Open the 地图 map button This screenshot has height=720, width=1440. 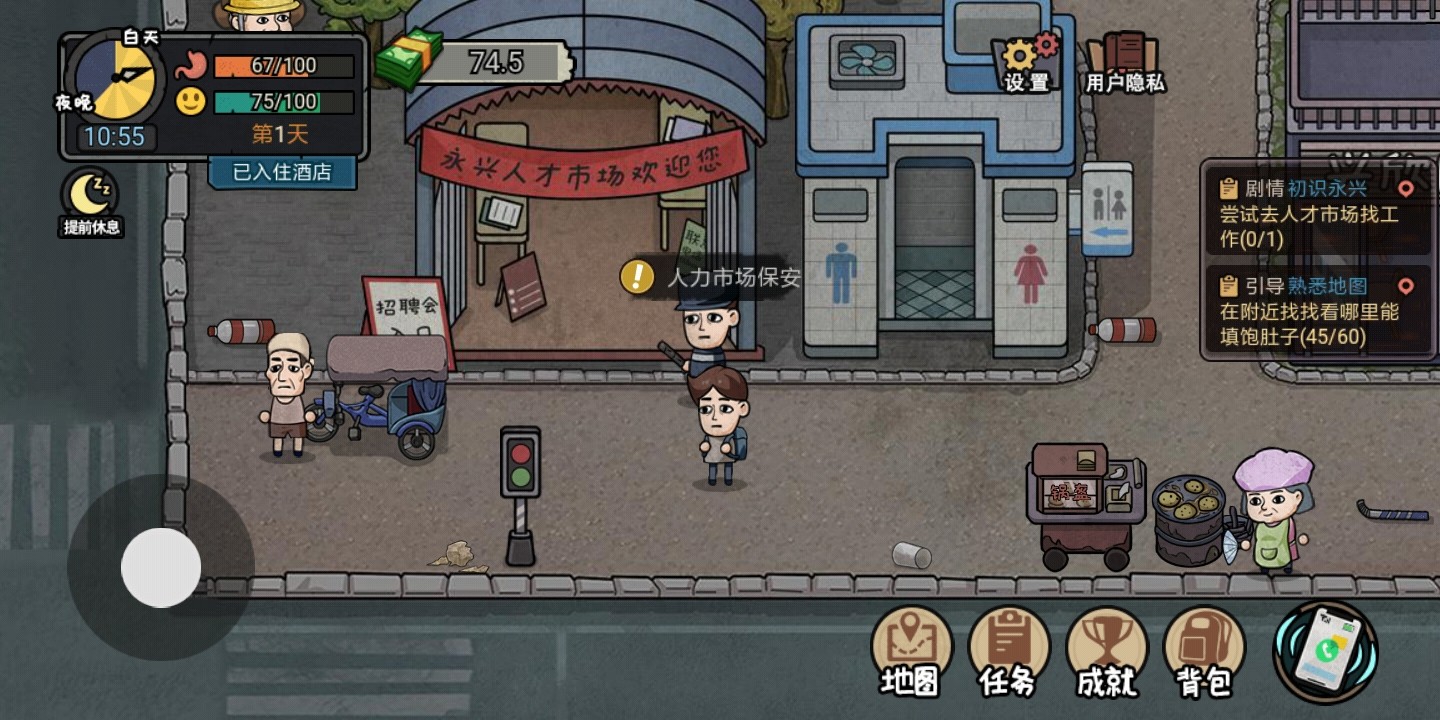(x=910, y=651)
